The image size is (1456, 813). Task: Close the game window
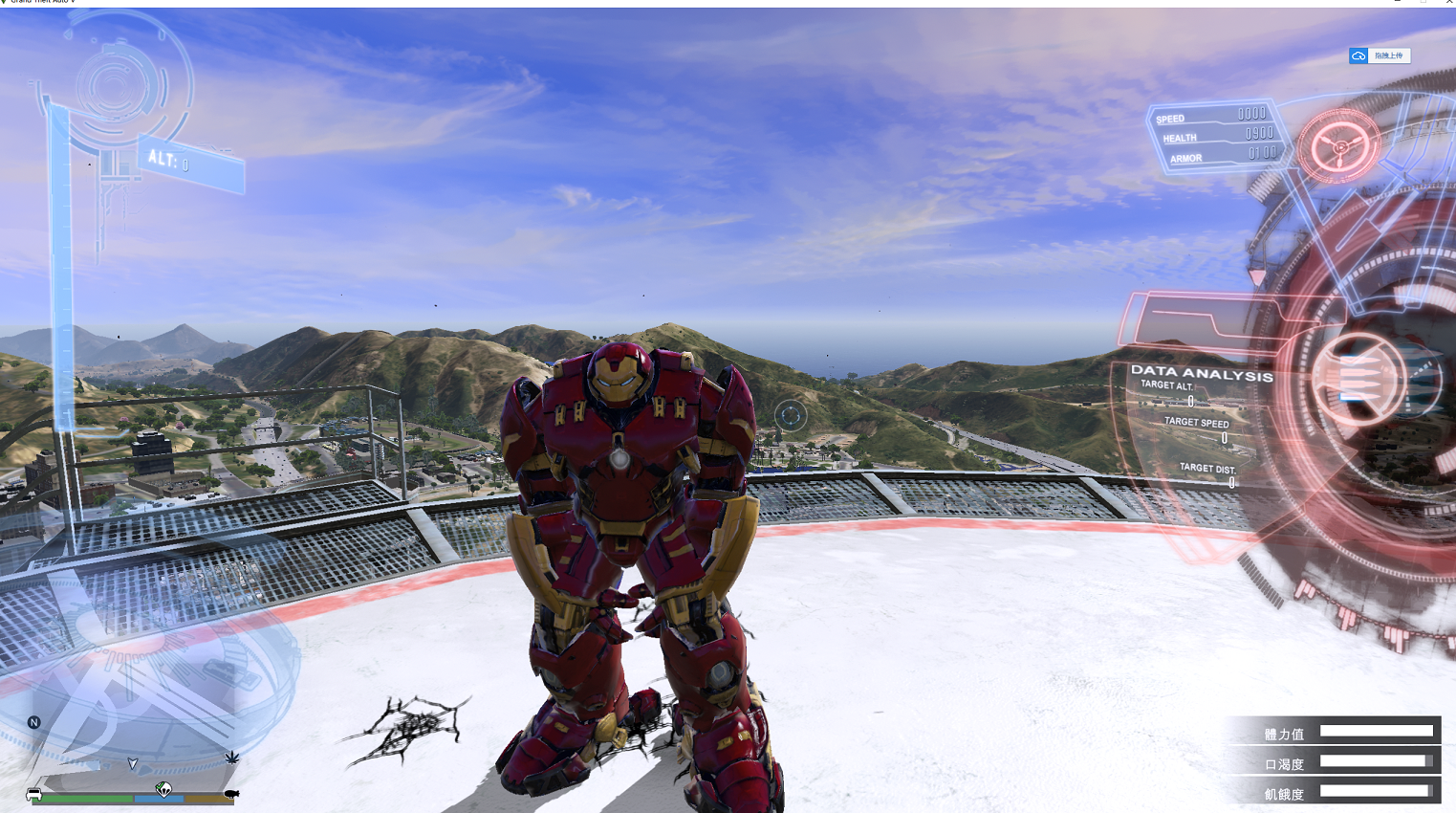[x=1449, y=2]
